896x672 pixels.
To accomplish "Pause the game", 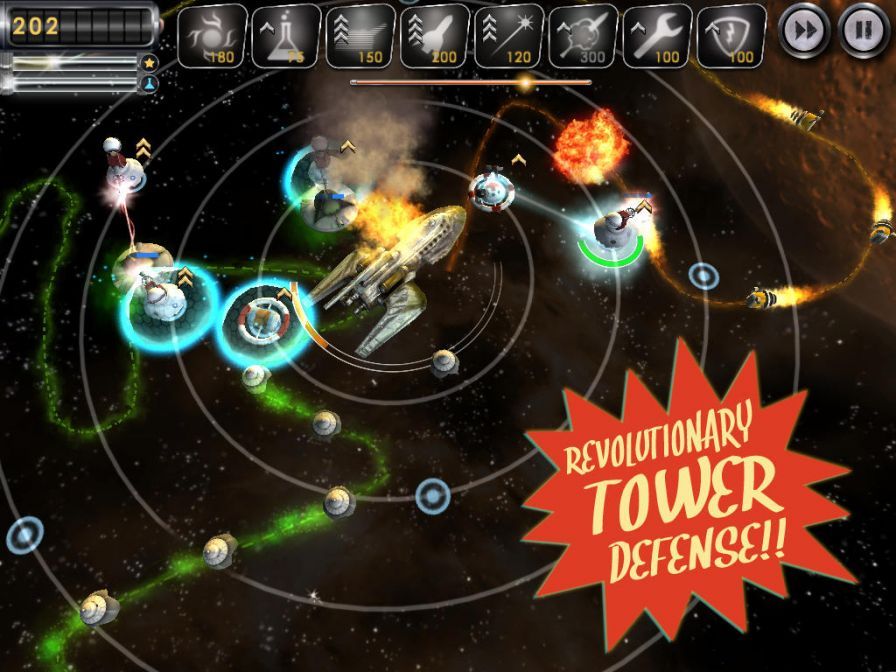I will (x=862, y=30).
